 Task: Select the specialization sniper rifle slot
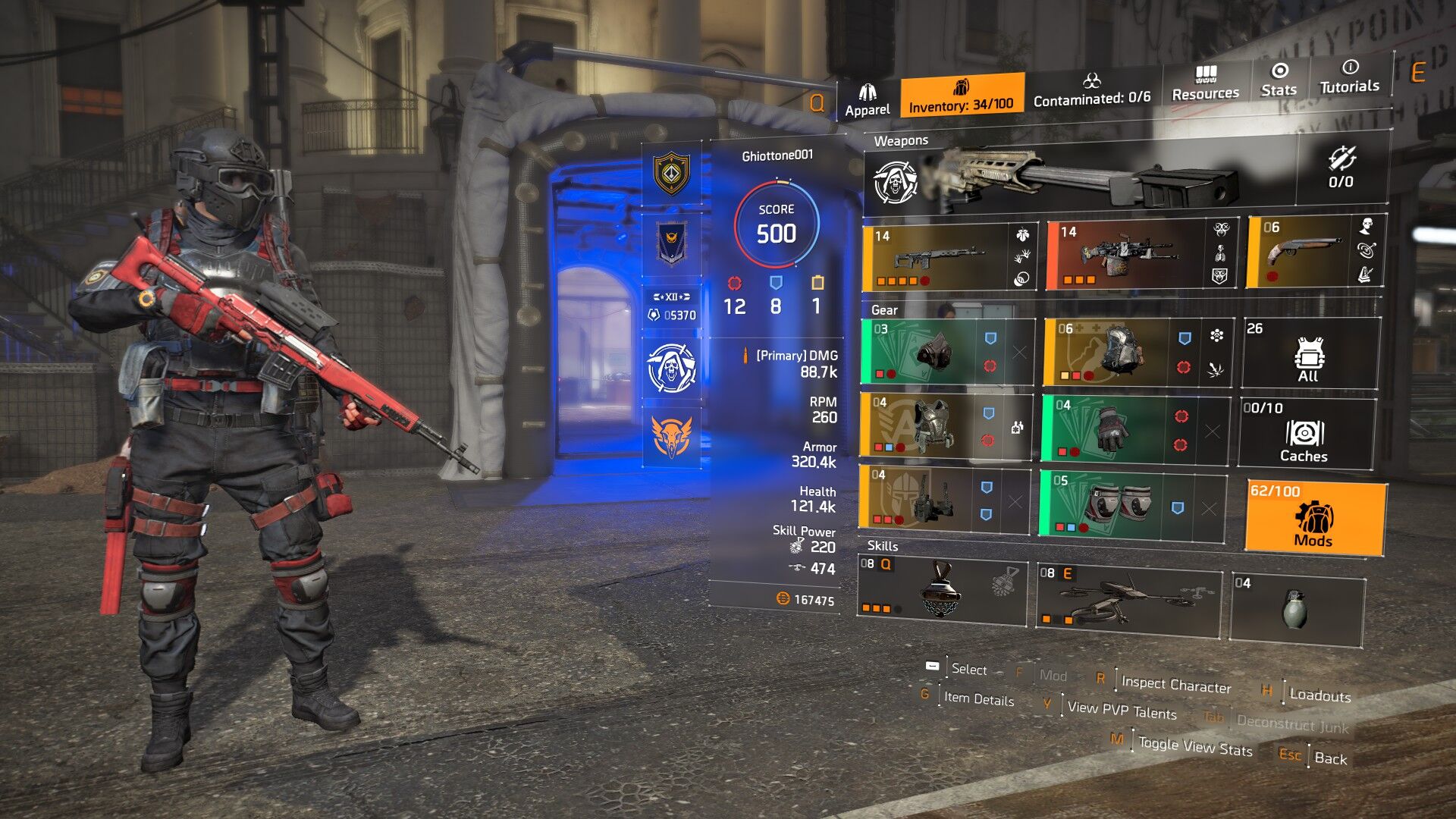pos(1084,179)
